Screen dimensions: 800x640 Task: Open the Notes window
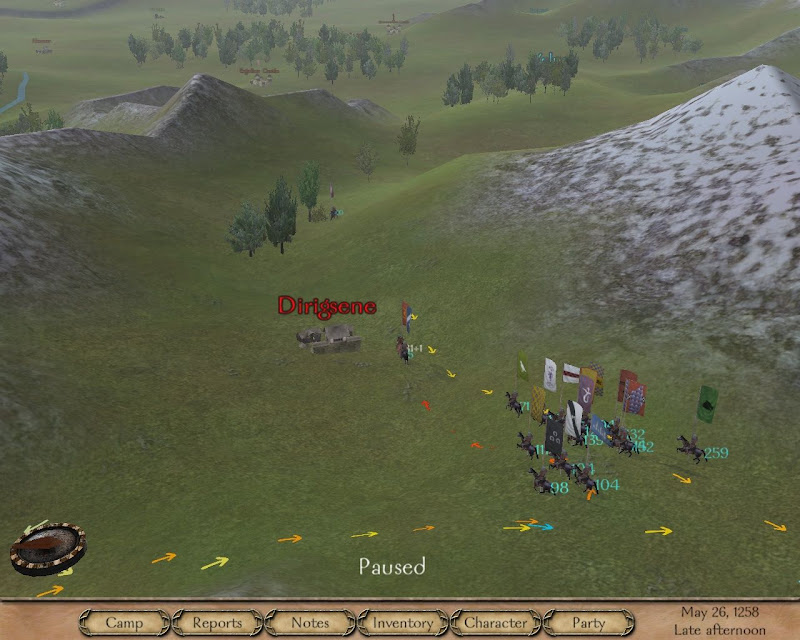310,623
